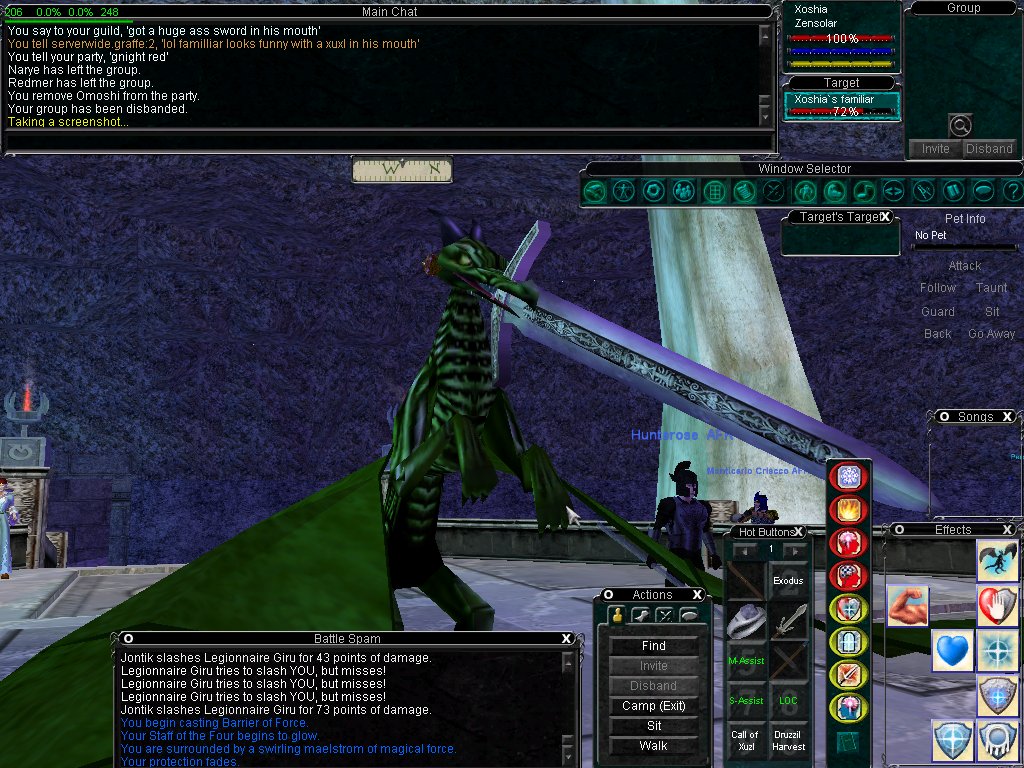Make your character Sit
Image resolution: width=1024 pixels, height=768 pixels.
tap(653, 726)
